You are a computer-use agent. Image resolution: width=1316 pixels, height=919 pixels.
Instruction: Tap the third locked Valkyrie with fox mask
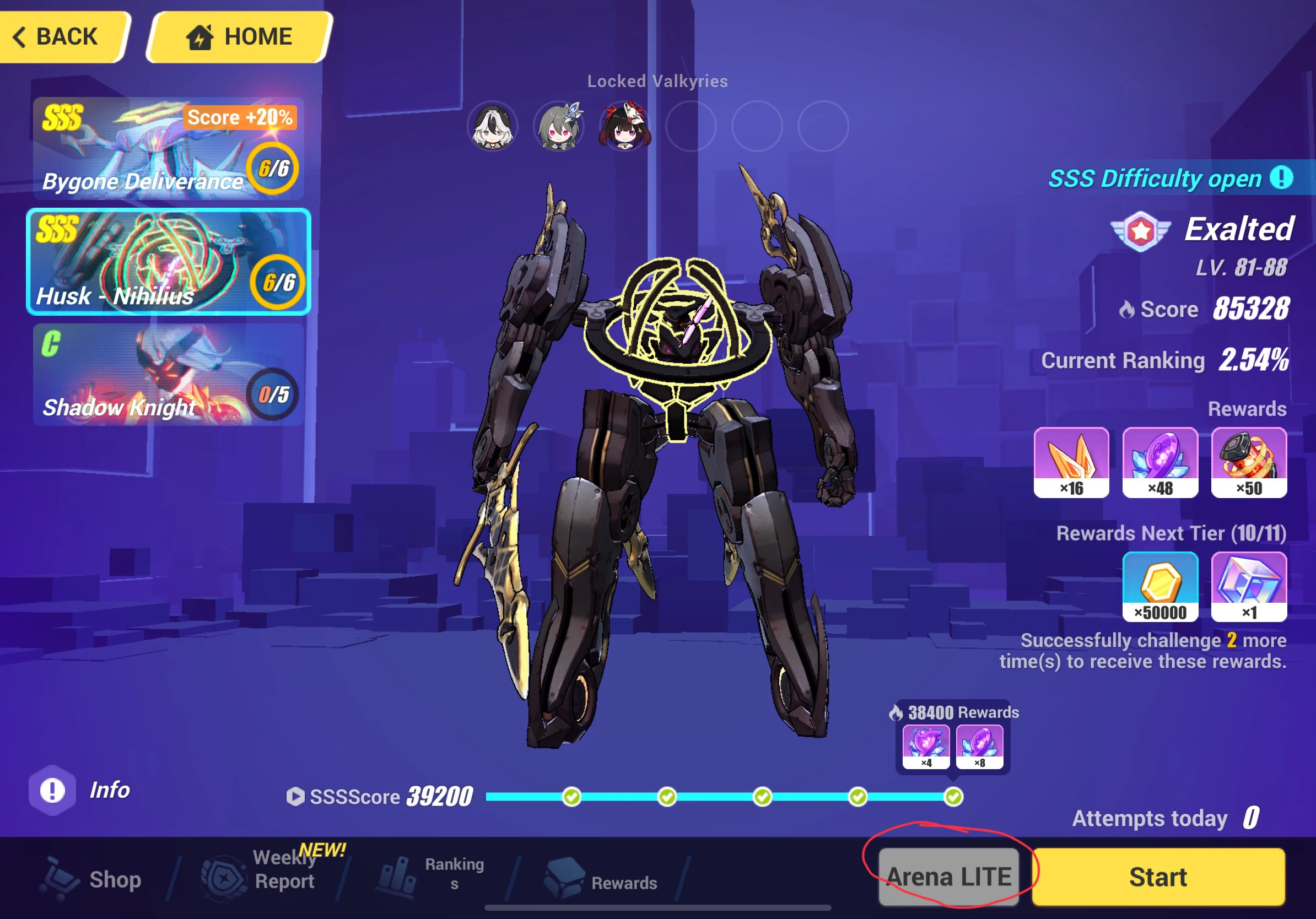[624, 127]
